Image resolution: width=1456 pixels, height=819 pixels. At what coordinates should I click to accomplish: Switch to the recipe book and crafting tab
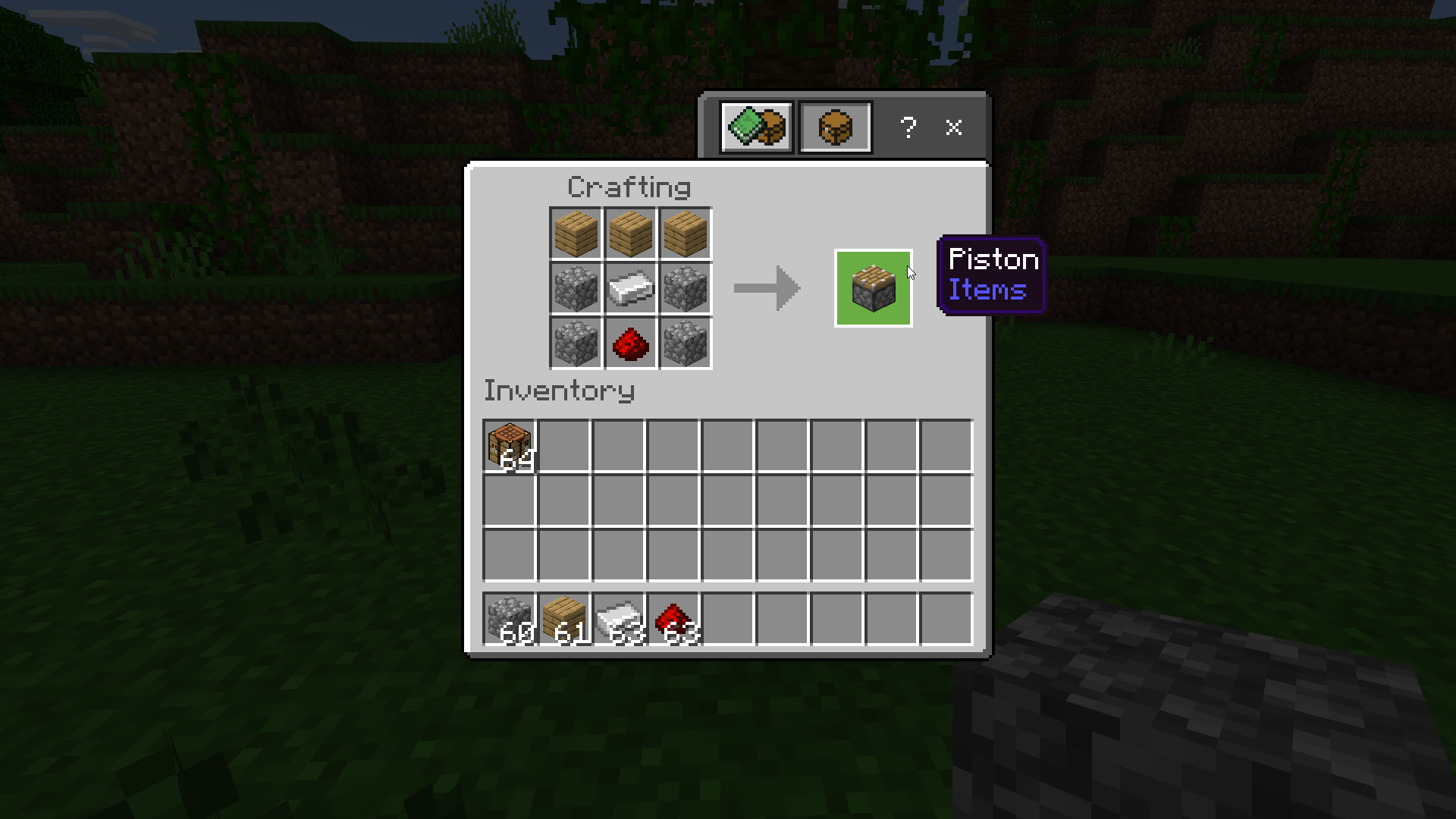757,127
